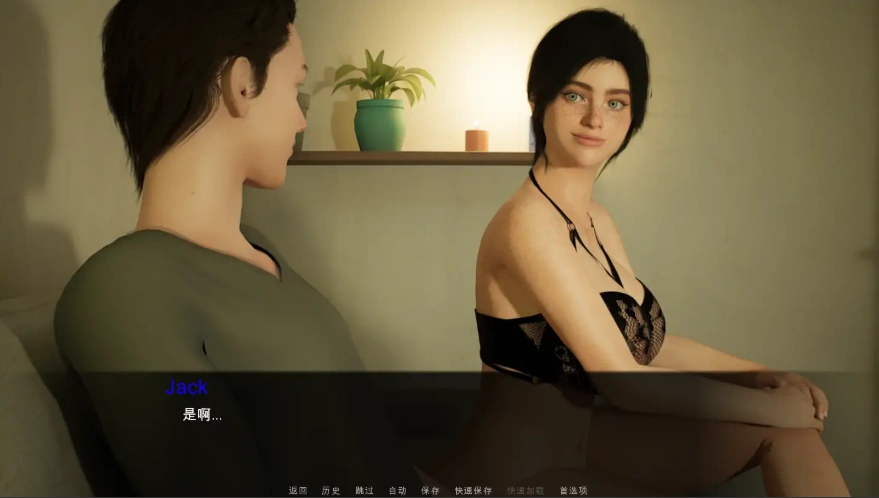Open the 保存 (Save) screen
Screen dimensions: 879x498
coord(430,491)
